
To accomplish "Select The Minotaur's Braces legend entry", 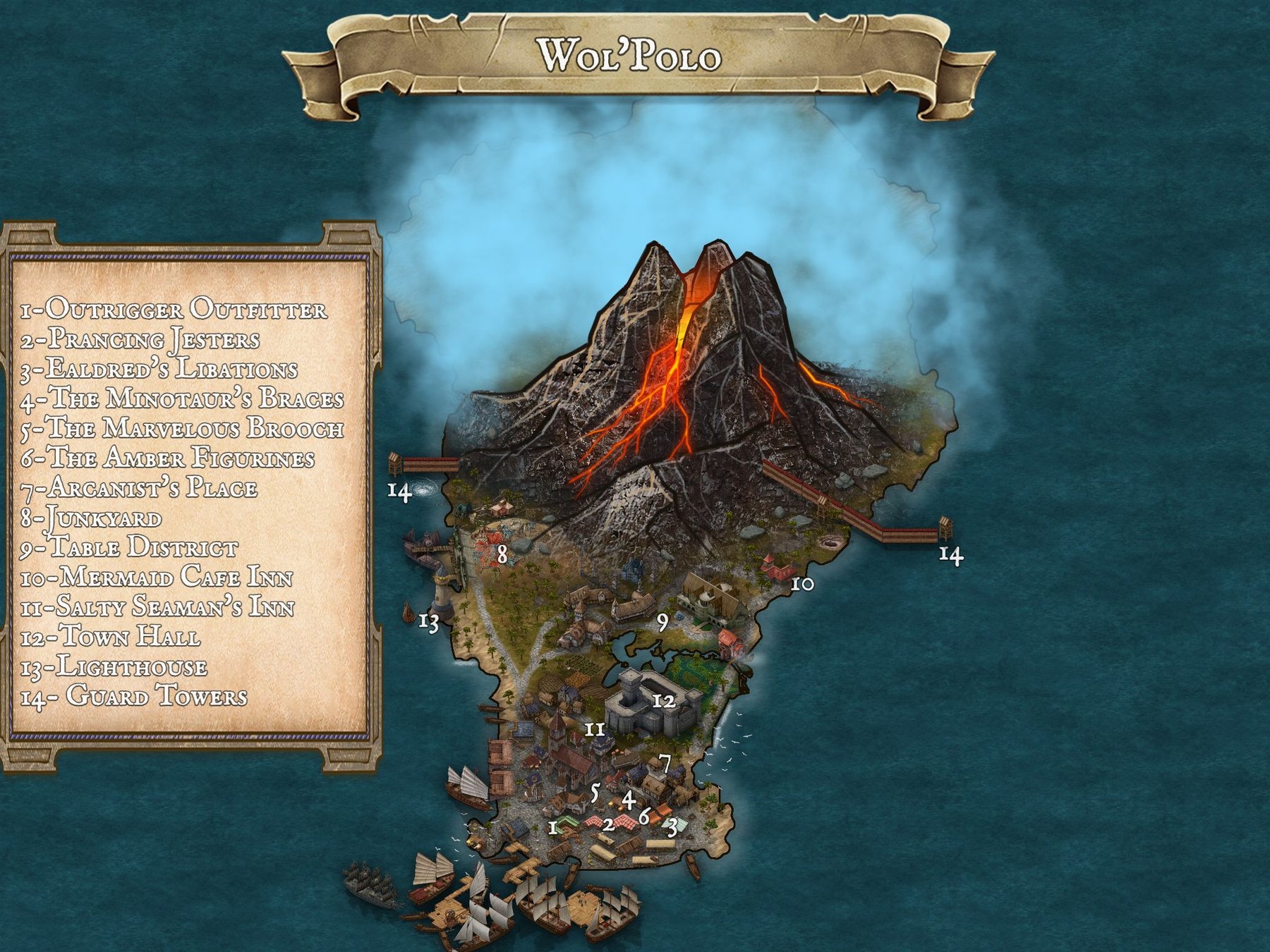I will click(182, 398).
